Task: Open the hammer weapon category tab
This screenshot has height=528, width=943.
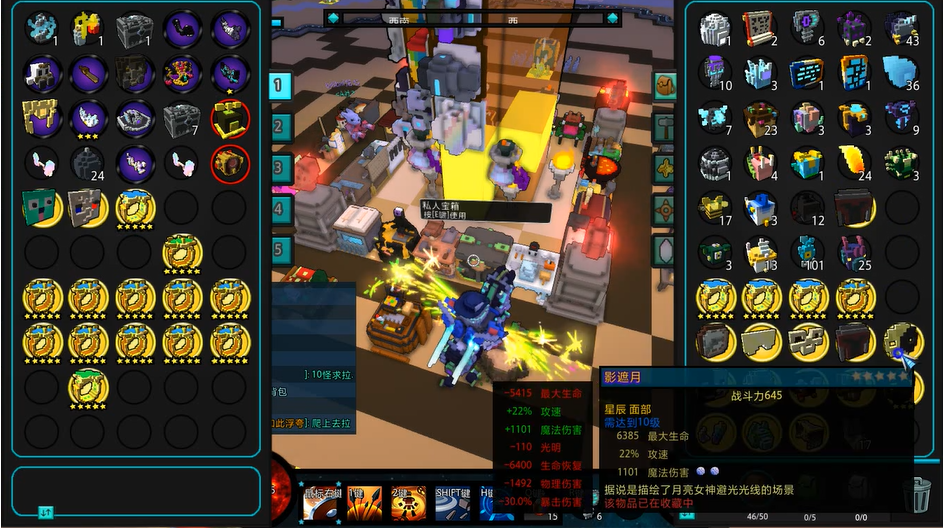Action: [664, 126]
